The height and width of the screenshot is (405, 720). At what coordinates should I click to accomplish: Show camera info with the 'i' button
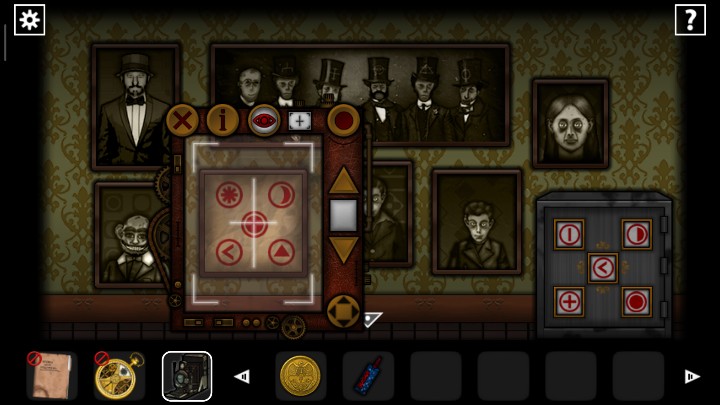(223, 121)
